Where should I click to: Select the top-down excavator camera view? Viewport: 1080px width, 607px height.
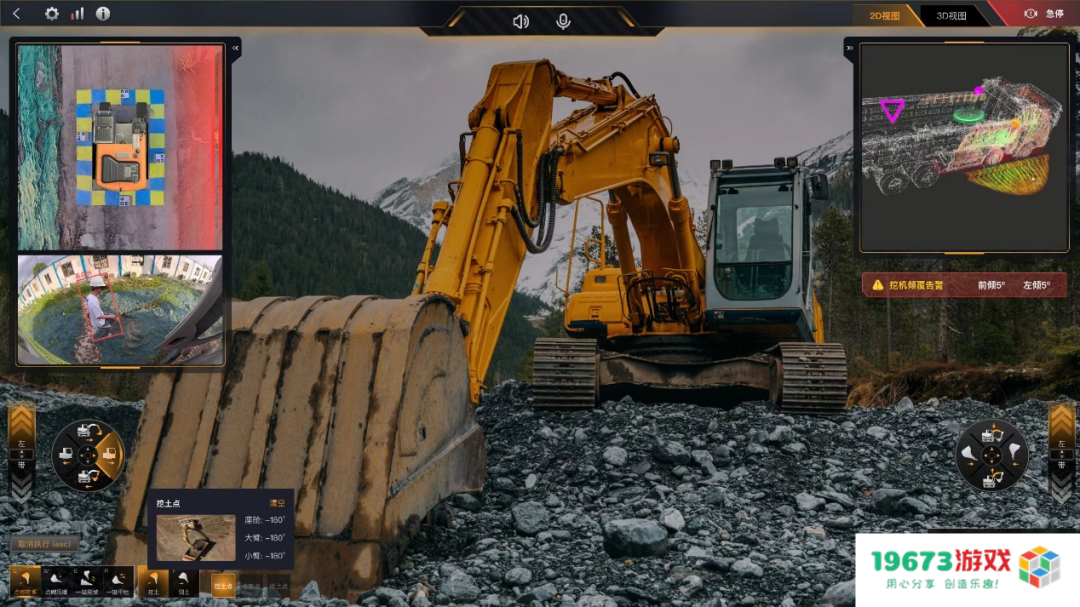coord(120,147)
